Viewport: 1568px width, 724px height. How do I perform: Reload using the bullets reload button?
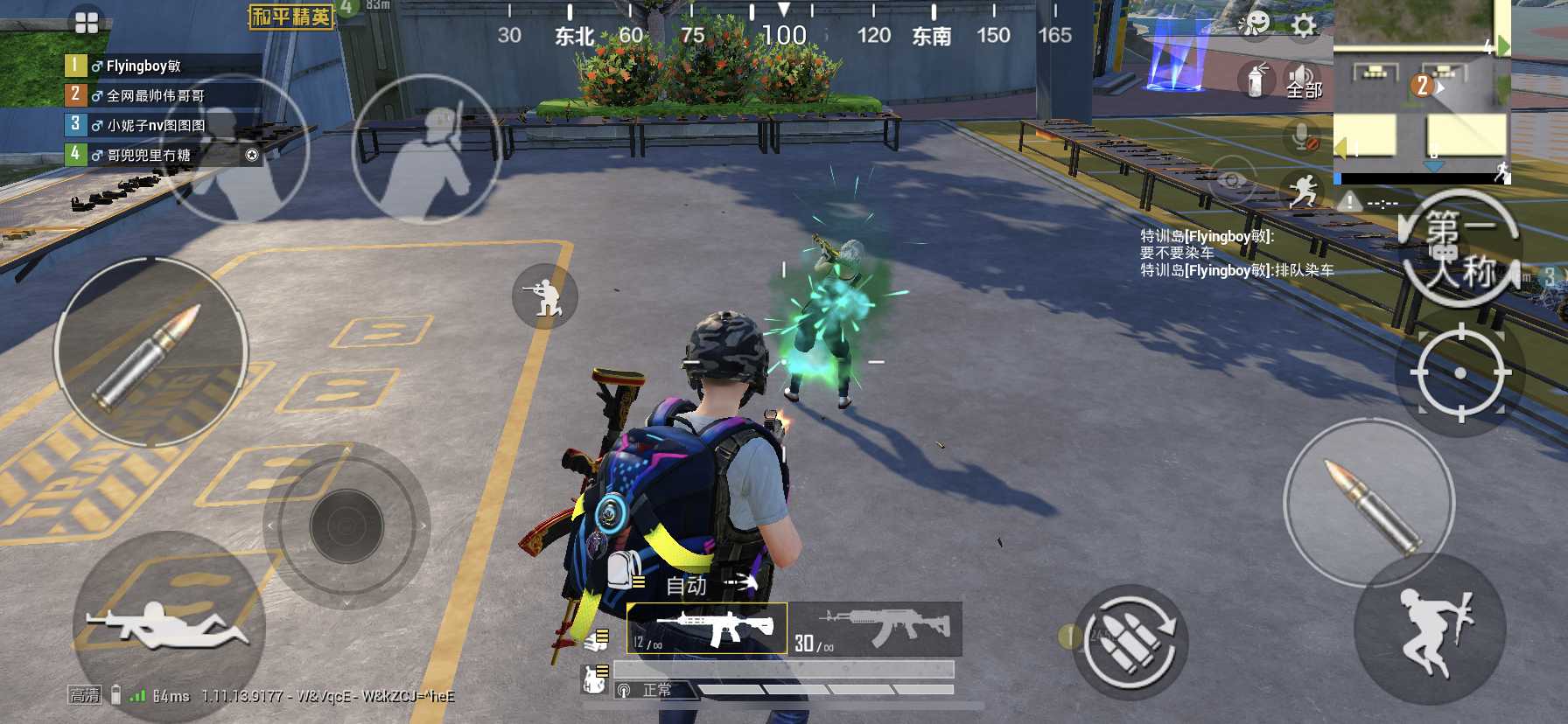click(x=1129, y=641)
